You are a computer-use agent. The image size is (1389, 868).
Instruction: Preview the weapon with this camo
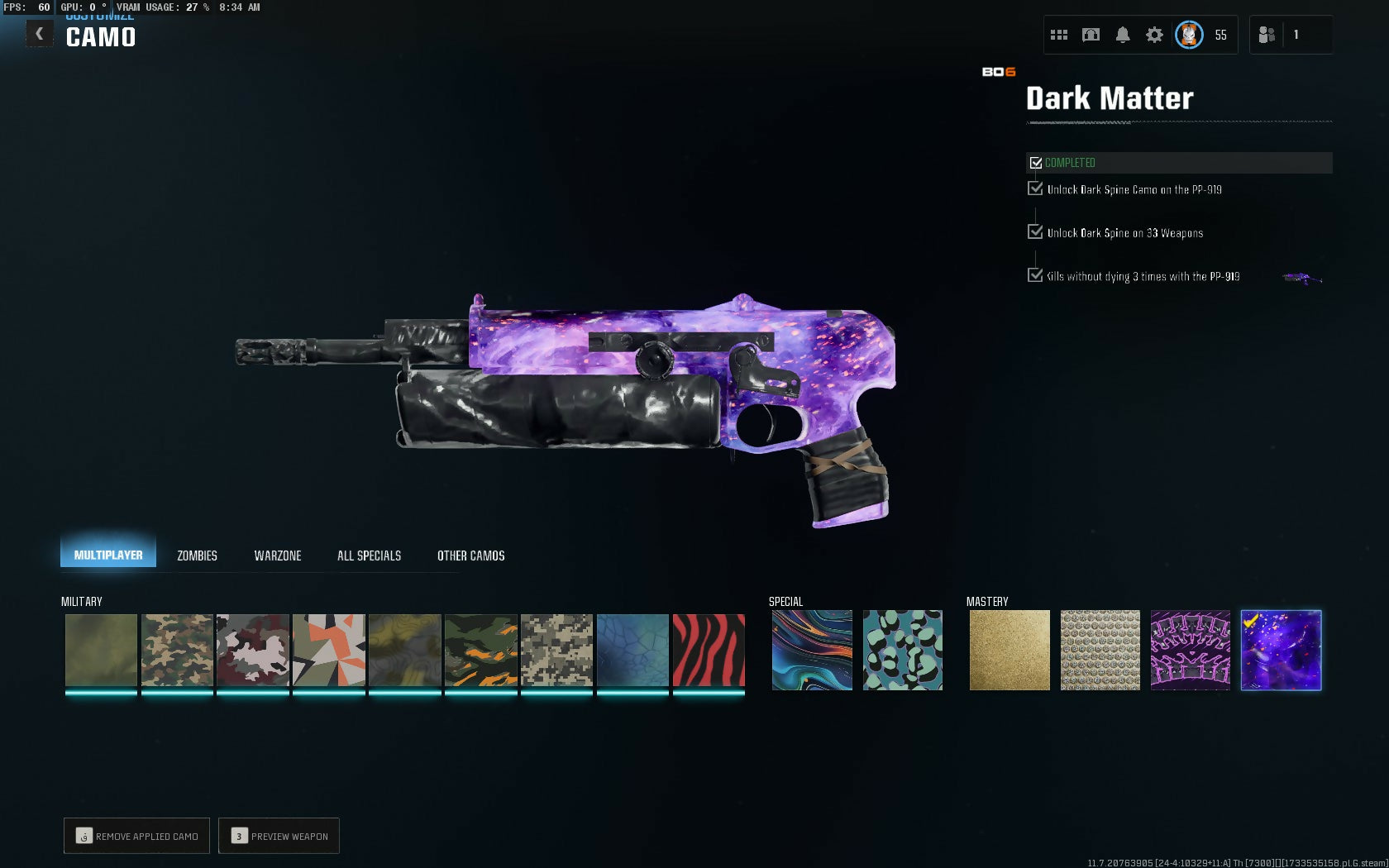pos(279,836)
